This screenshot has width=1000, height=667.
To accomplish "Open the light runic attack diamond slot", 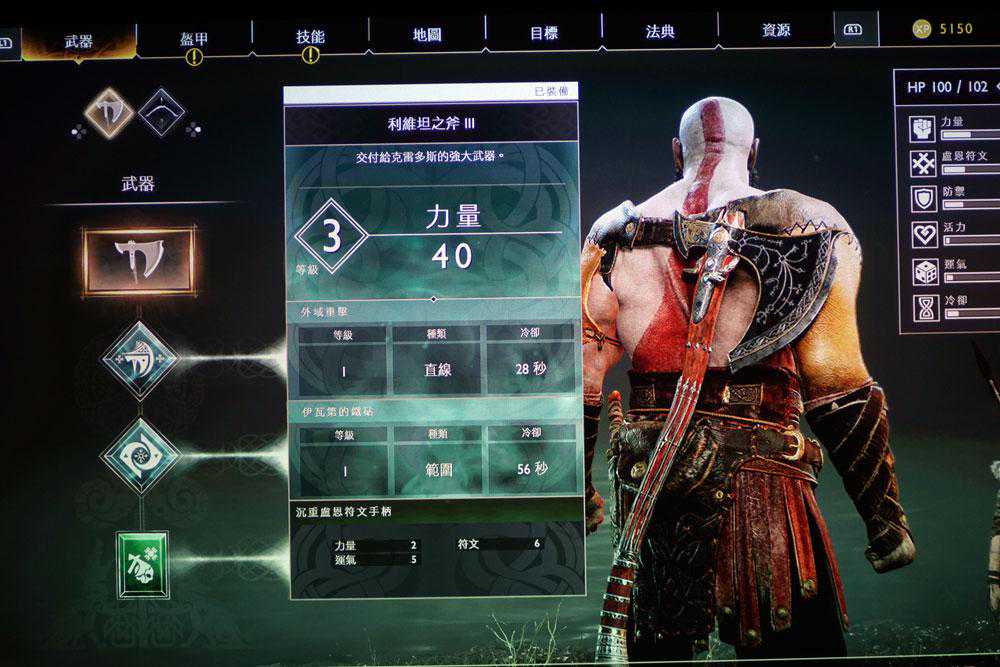I will pyautogui.click(x=140, y=359).
